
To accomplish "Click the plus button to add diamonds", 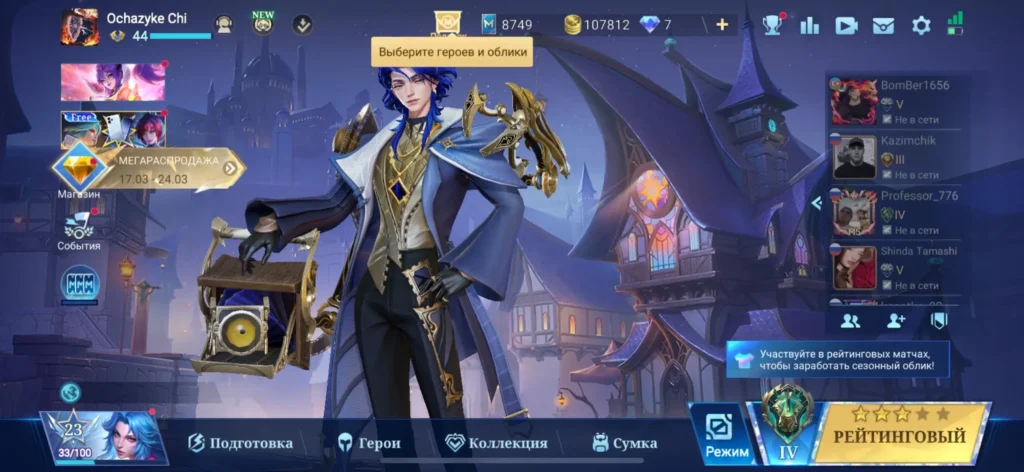I will point(722,25).
